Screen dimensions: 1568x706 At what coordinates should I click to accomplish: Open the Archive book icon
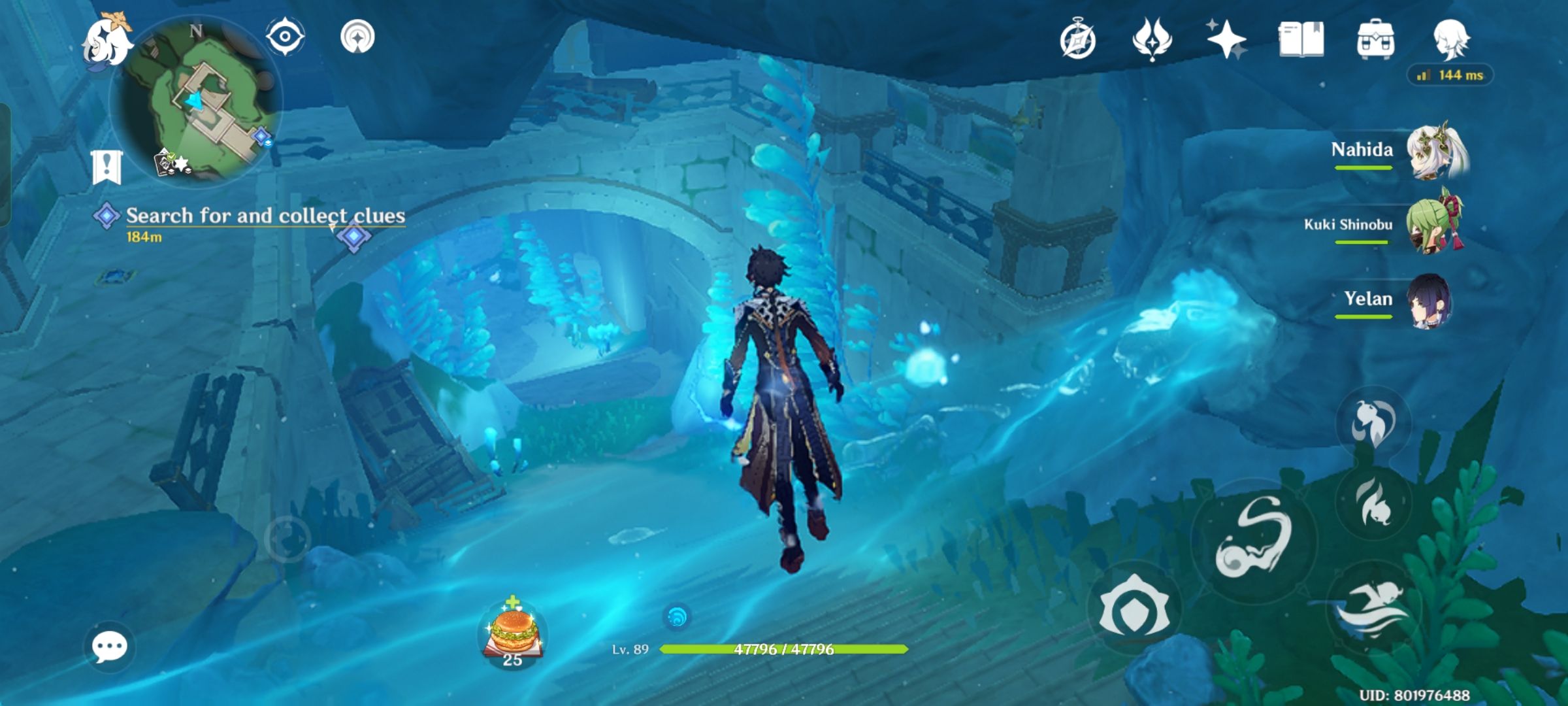coord(1301,41)
